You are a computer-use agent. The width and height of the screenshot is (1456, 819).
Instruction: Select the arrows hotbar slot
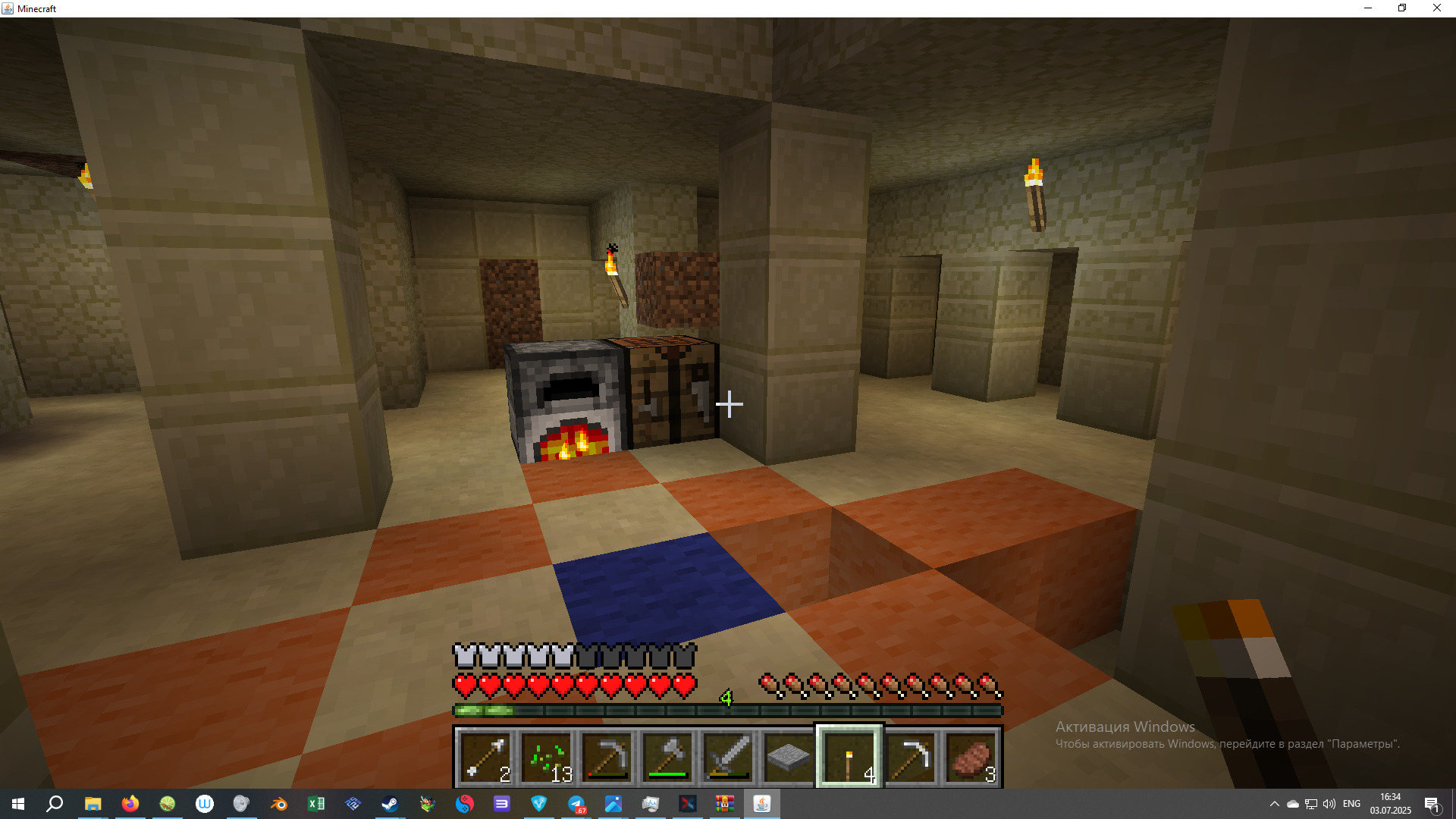485,758
